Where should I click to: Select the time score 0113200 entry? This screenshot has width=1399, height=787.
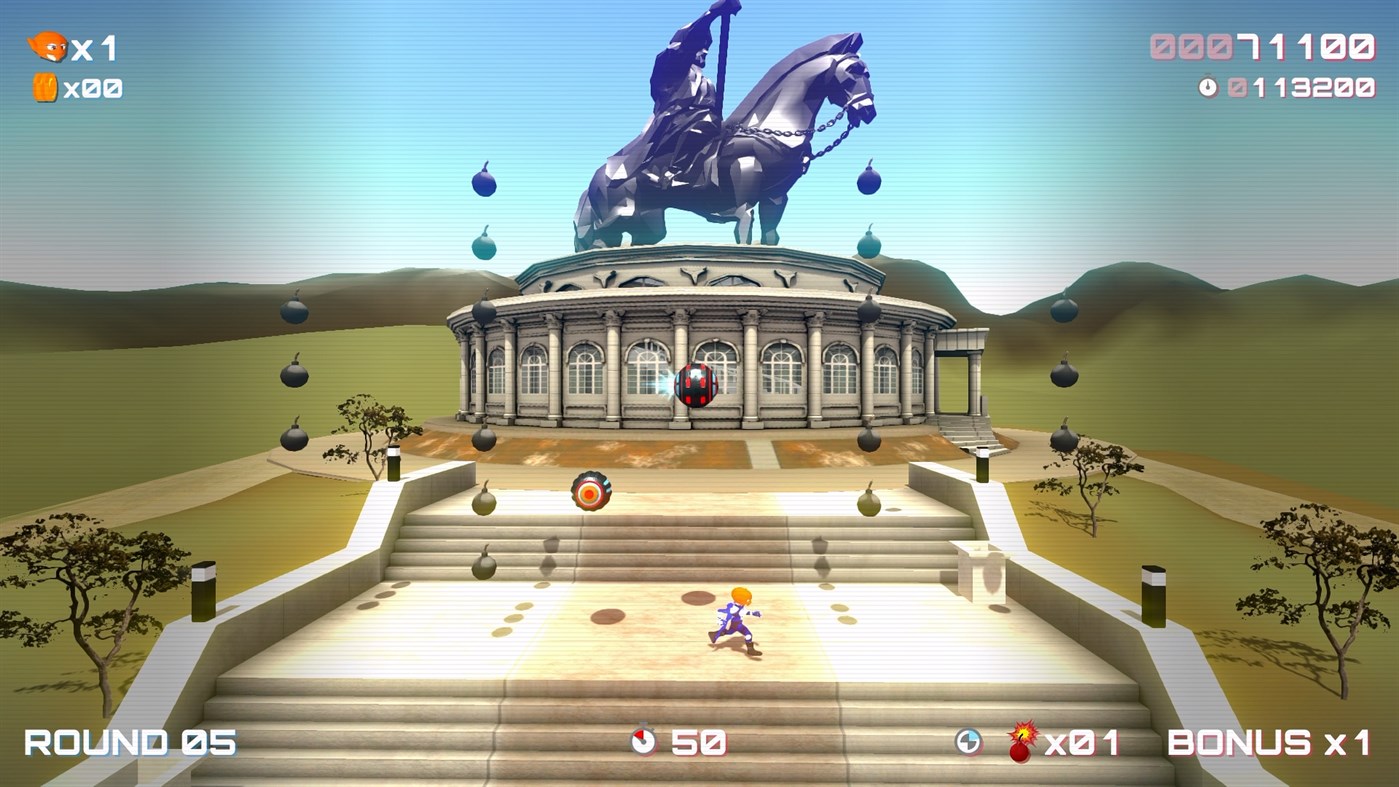pyautogui.click(x=1300, y=87)
